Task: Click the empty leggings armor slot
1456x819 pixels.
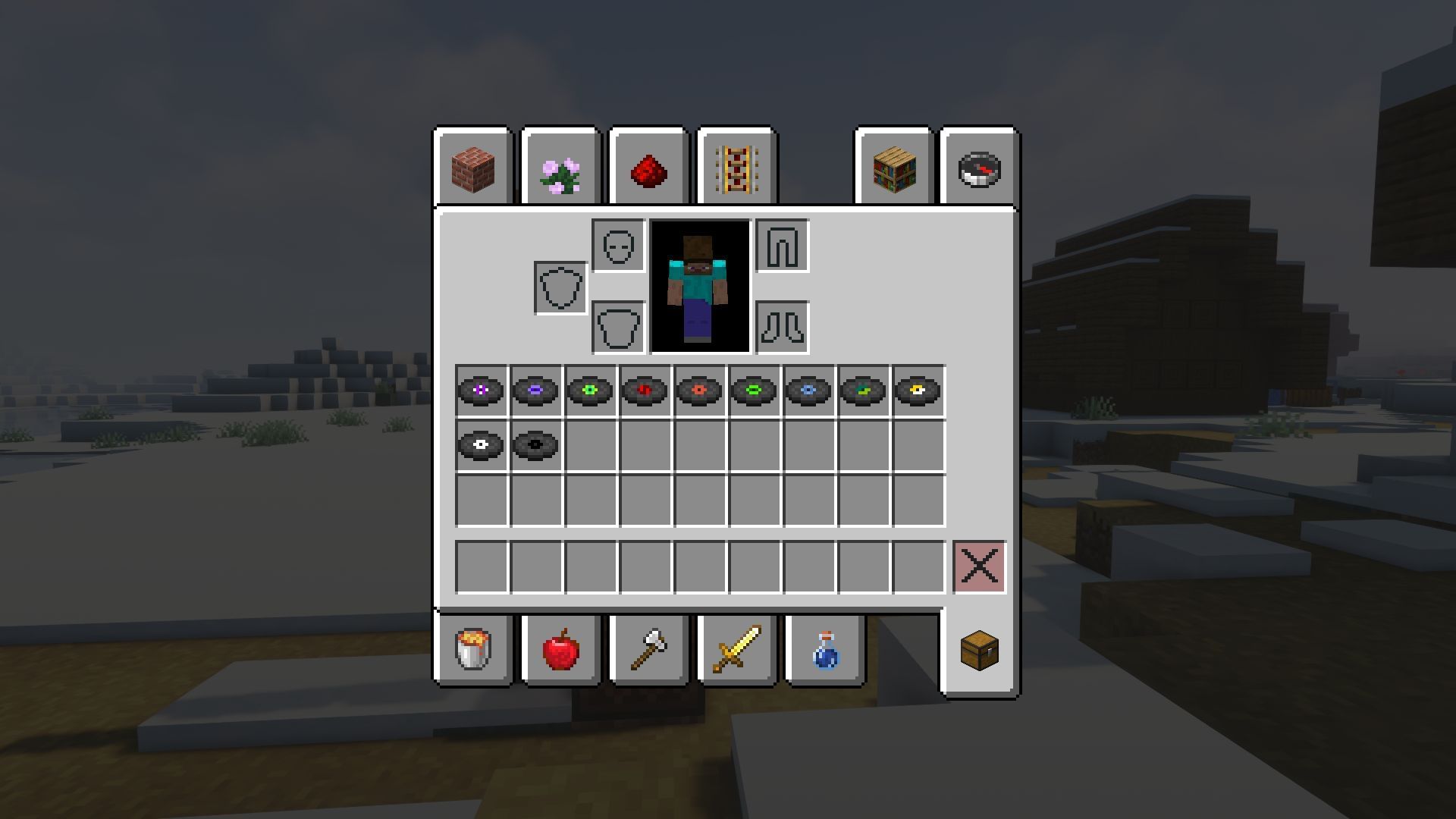Action: [x=781, y=246]
